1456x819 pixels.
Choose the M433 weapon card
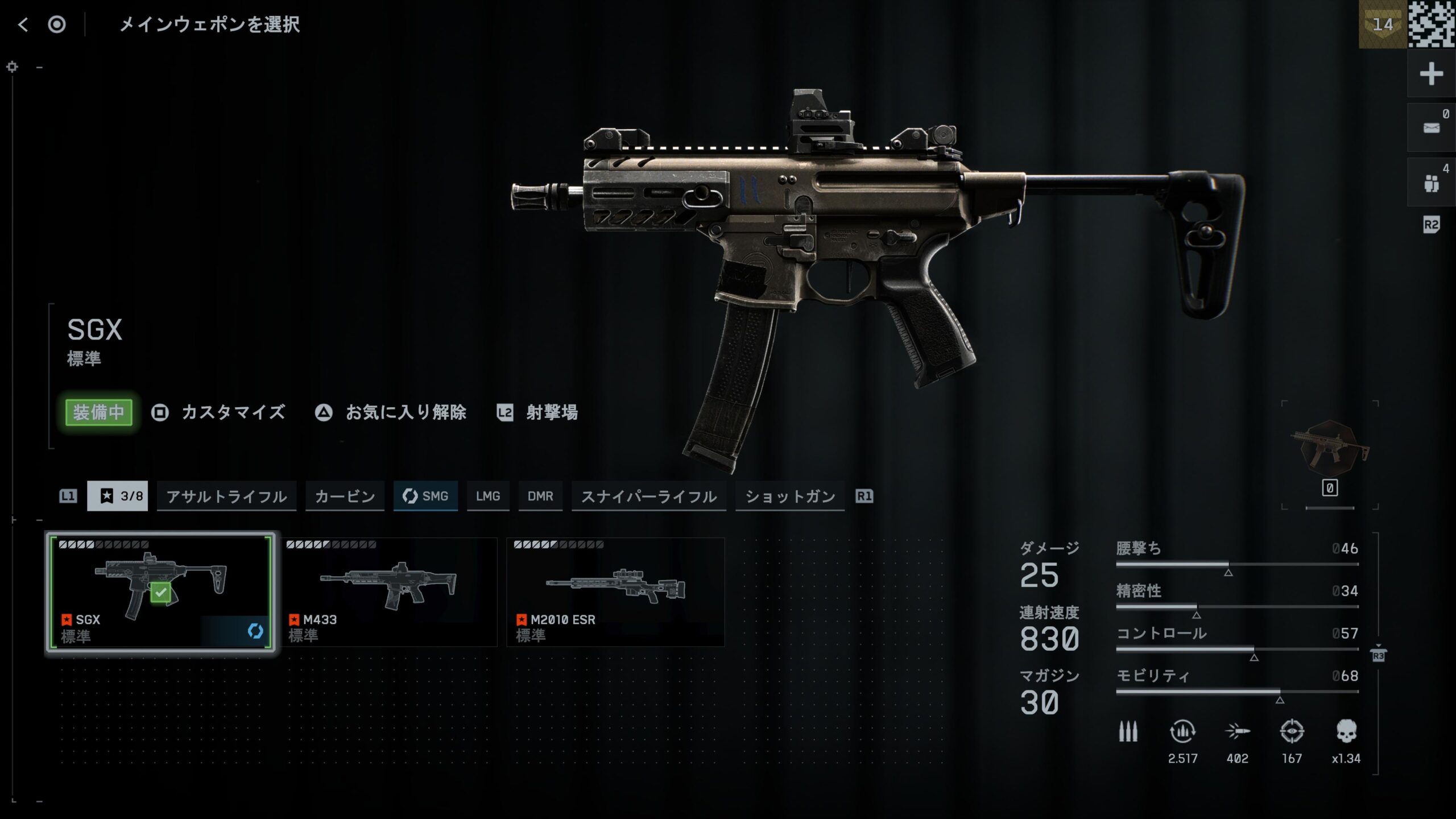tap(389, 591)
